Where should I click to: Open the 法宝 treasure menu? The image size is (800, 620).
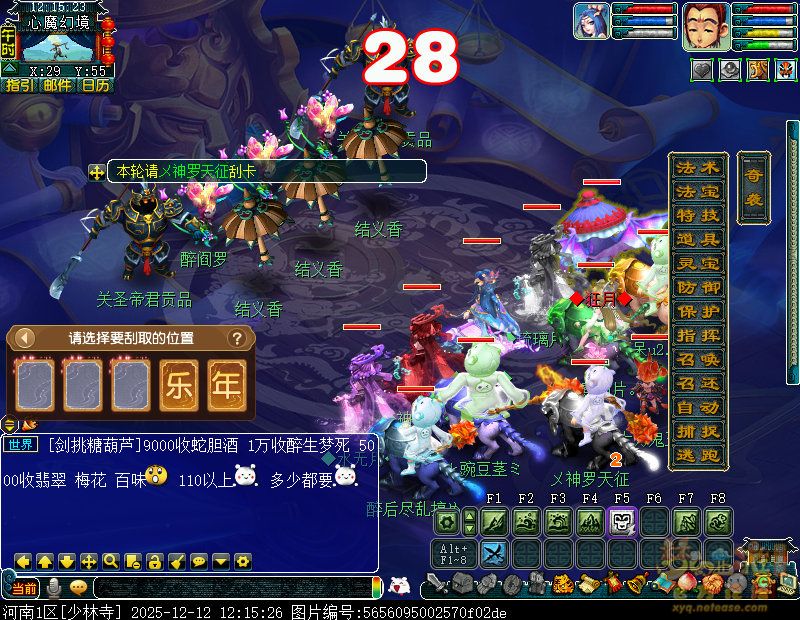click(698, 191)
